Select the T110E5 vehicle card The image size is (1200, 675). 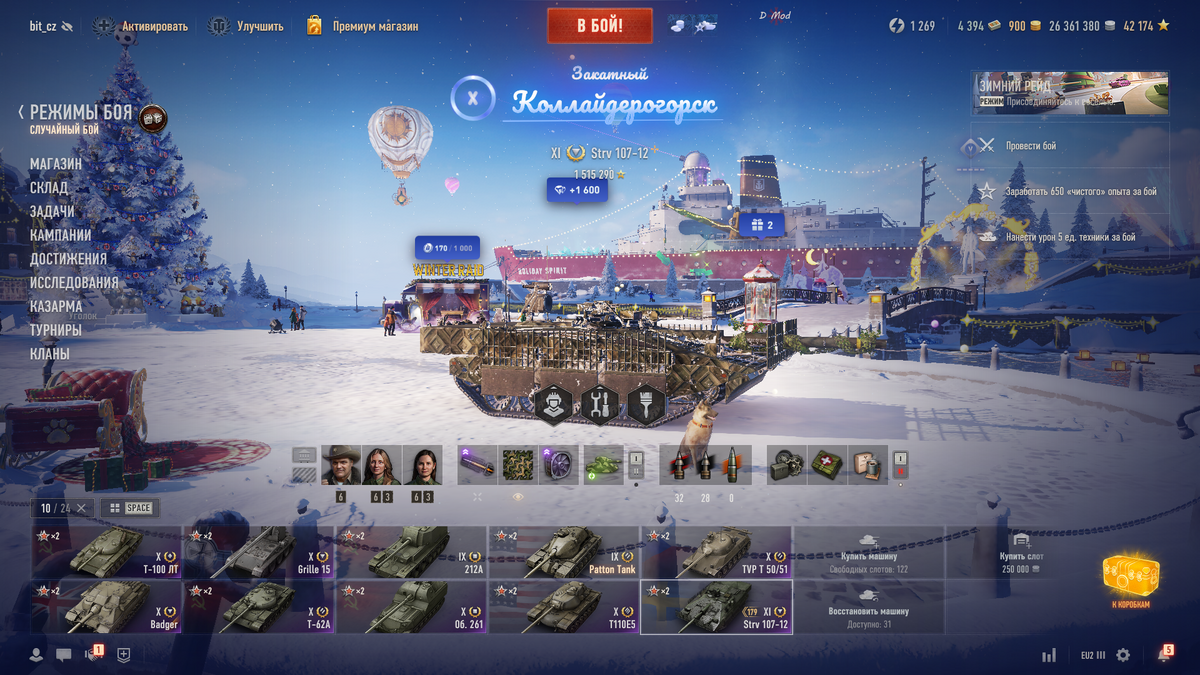point(564,608)
